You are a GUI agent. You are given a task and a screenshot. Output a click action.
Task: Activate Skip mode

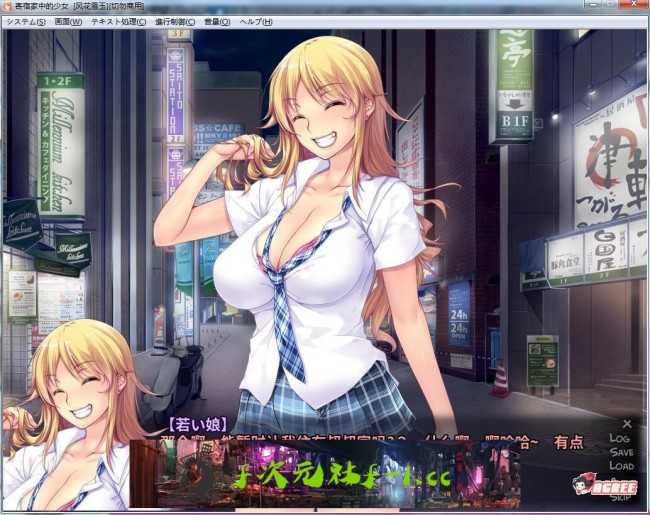coord(621,497)
